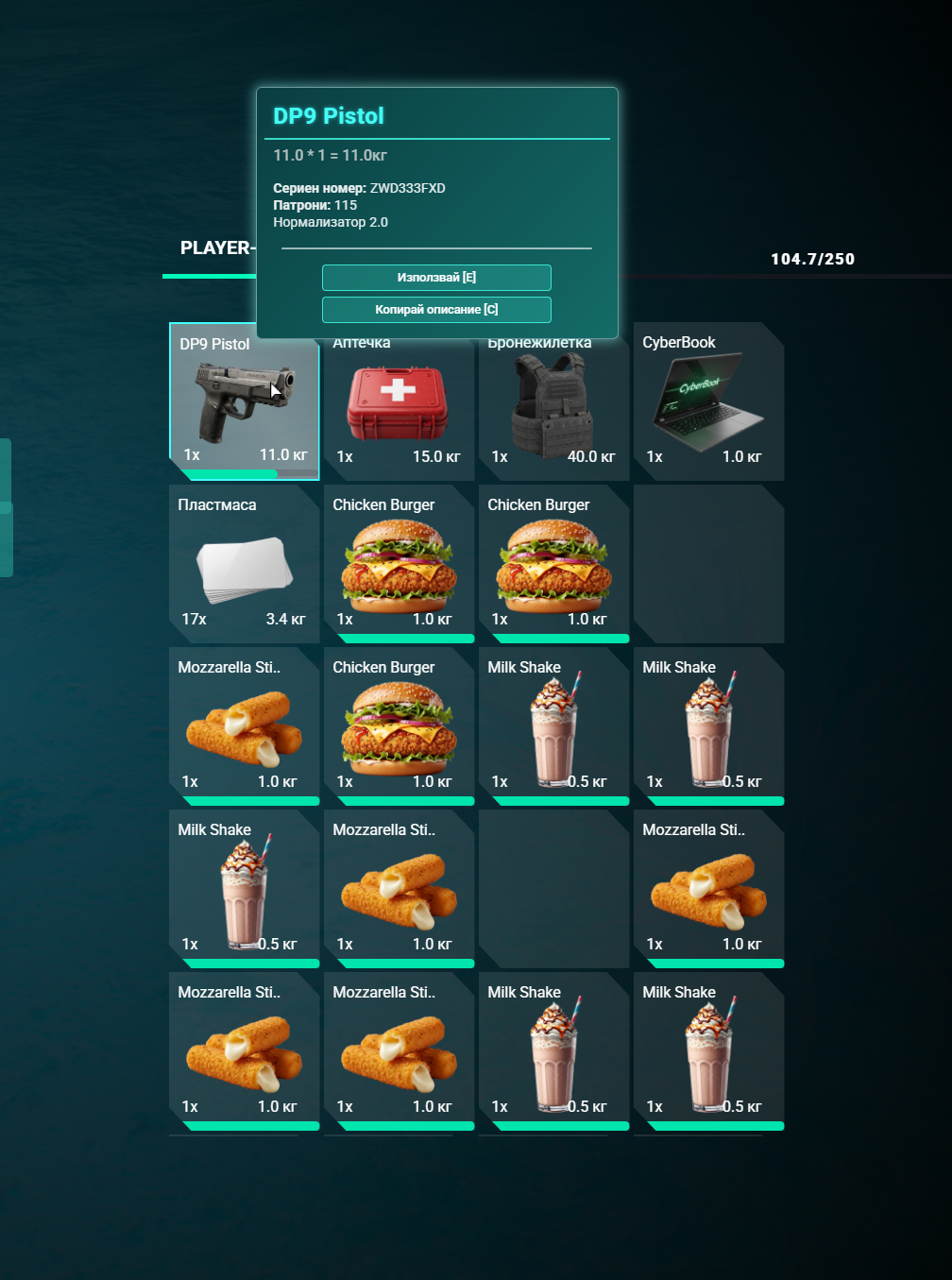Choose the Аптечка first aid kit slot
952x1280 pixels.
click(399, 406)
